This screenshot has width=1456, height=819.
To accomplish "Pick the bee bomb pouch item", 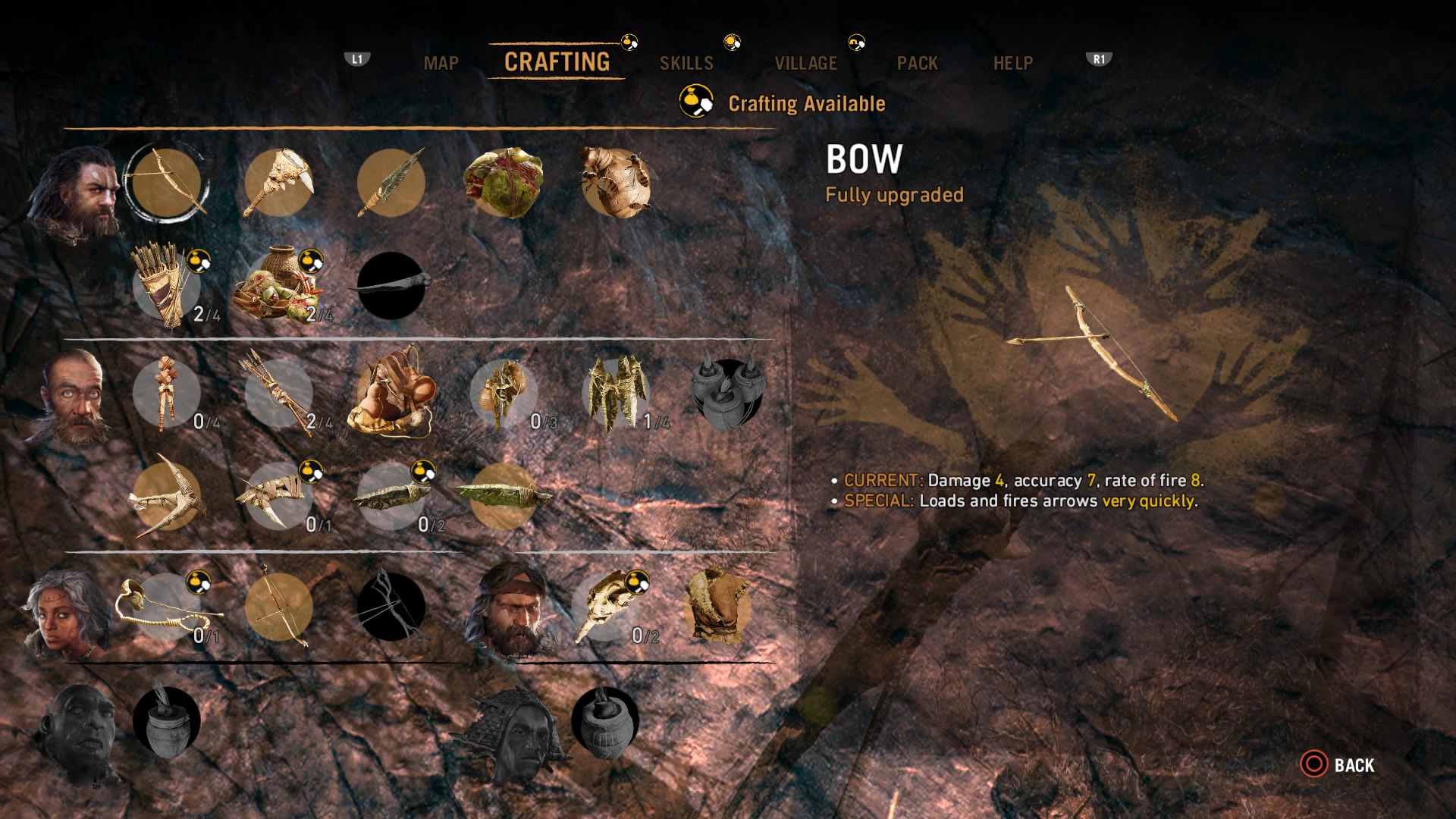I will tap(615, 183).
